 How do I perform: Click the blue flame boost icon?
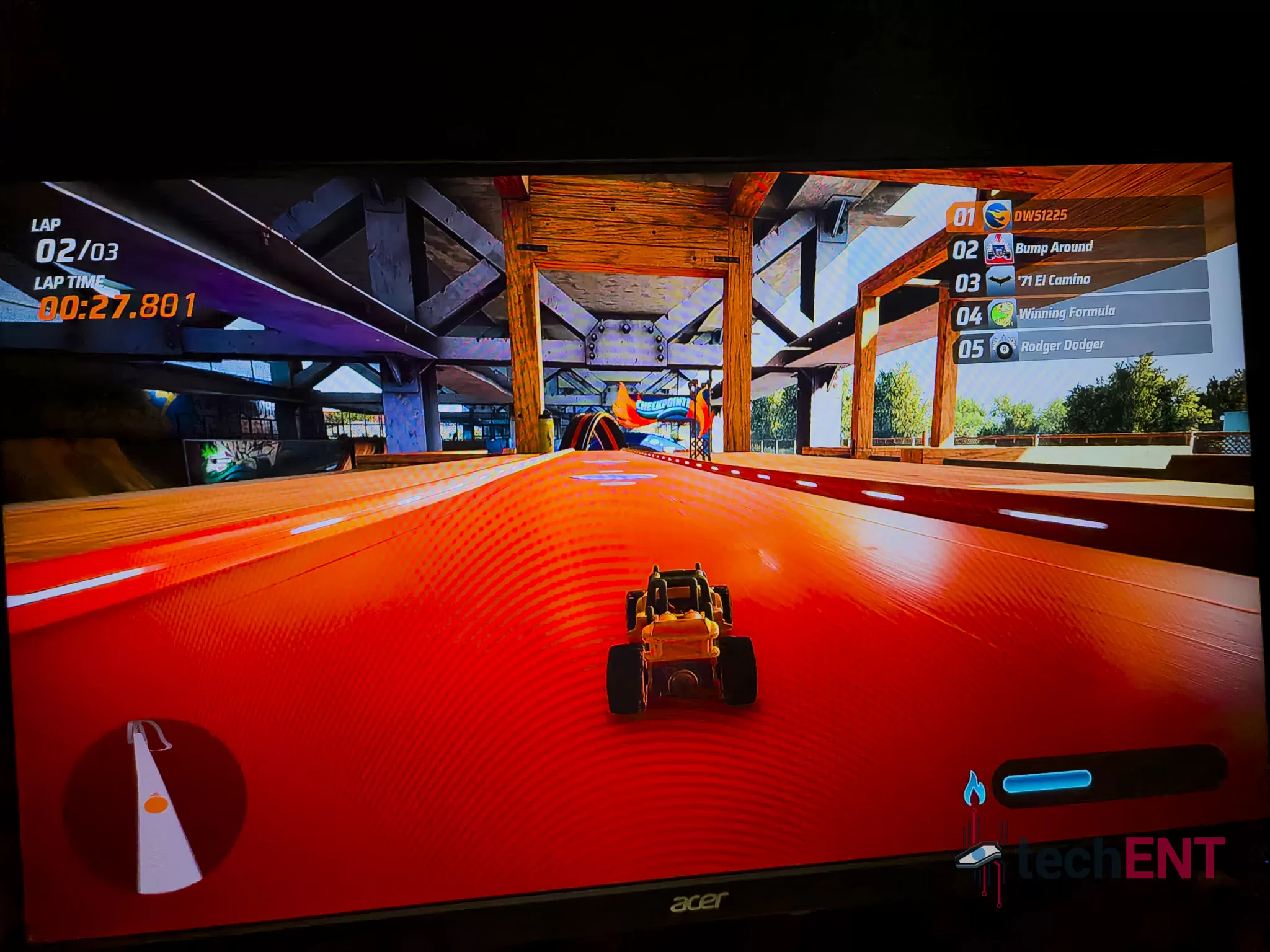click(x=974, y=788)
